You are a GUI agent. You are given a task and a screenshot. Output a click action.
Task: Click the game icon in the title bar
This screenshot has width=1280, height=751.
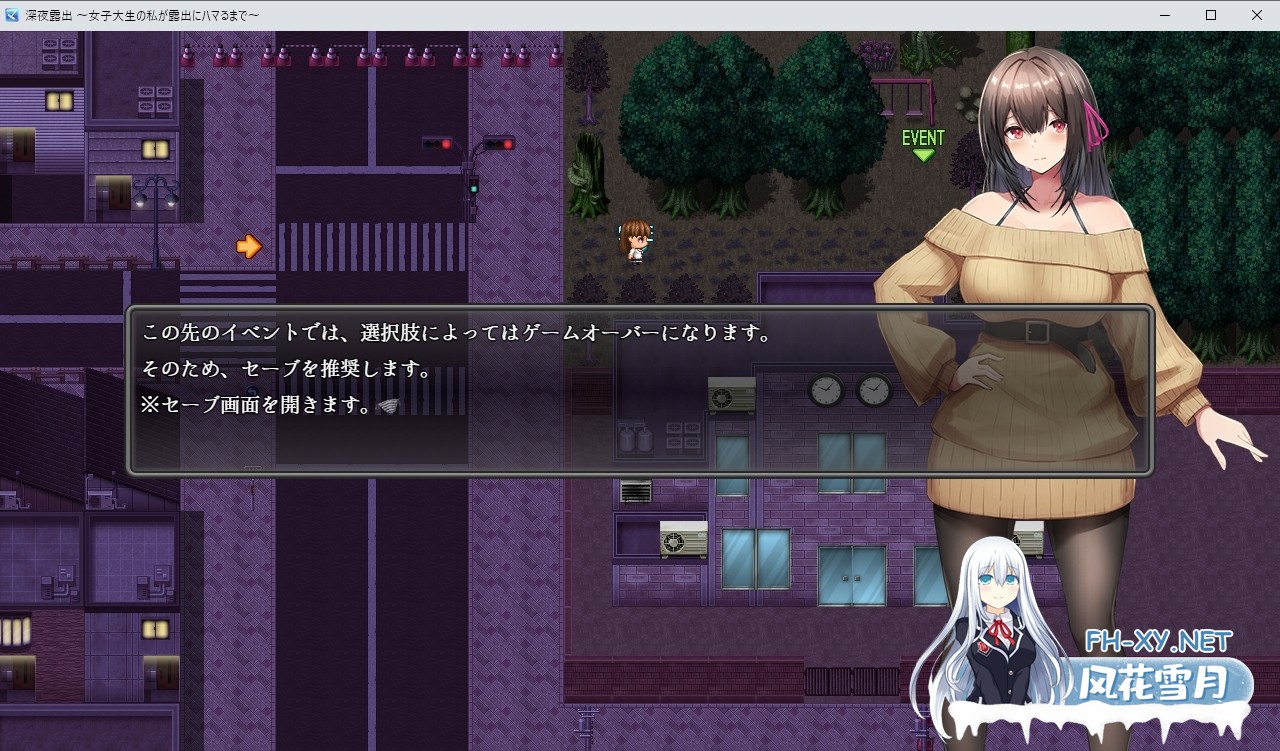(12, 15)
